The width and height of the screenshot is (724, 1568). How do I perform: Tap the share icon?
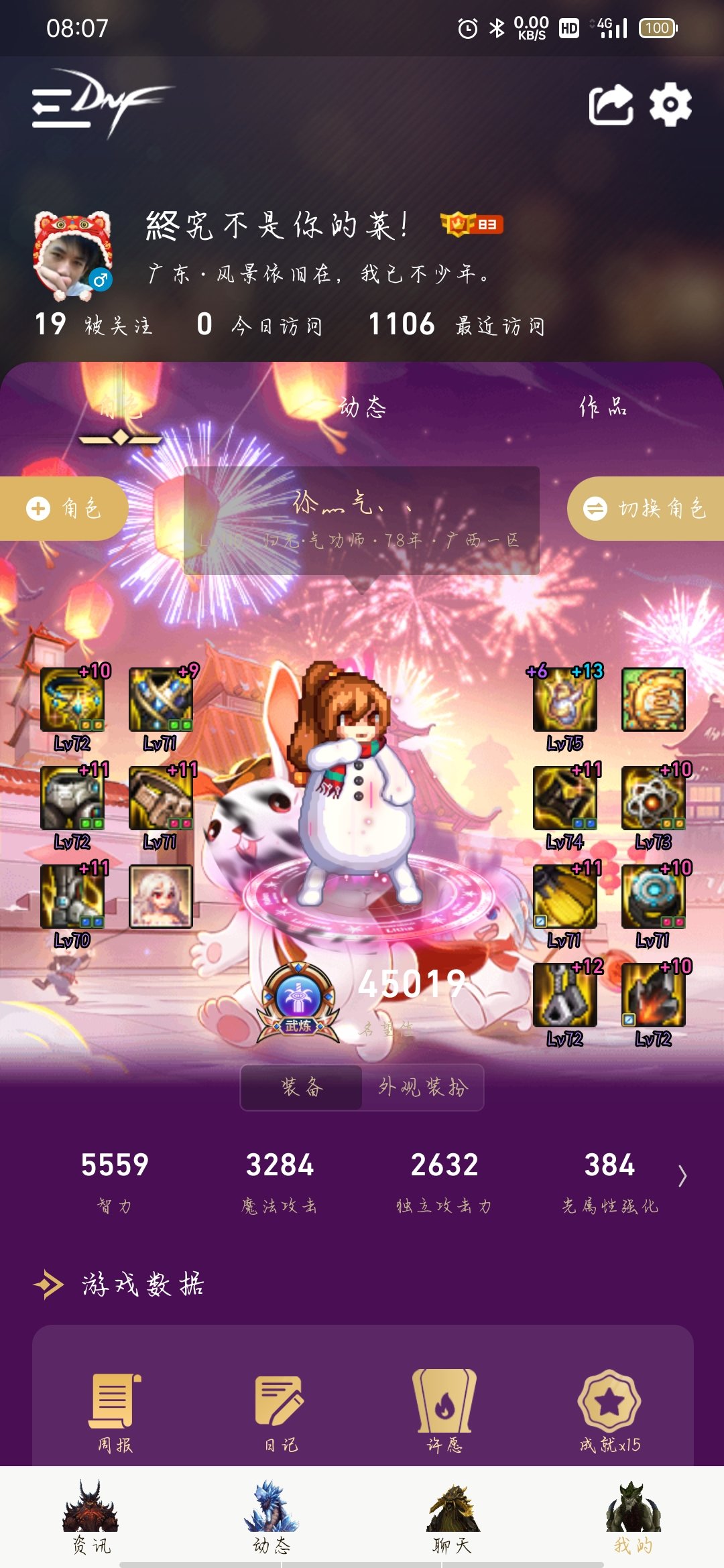[x=611, y=105]
